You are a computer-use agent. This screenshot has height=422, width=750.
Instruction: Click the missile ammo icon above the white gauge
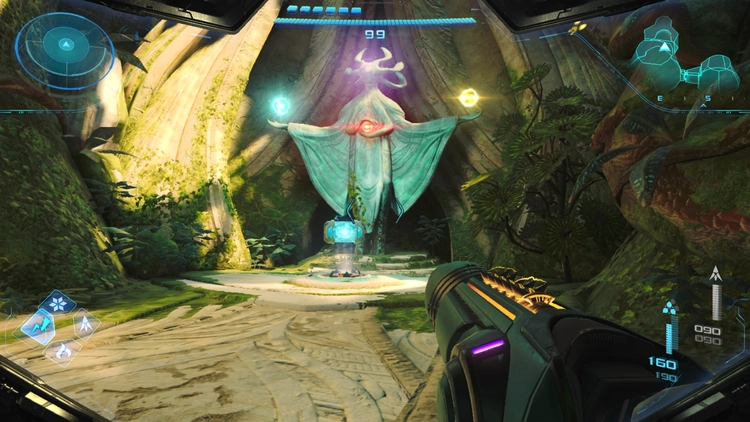(716, 274)
